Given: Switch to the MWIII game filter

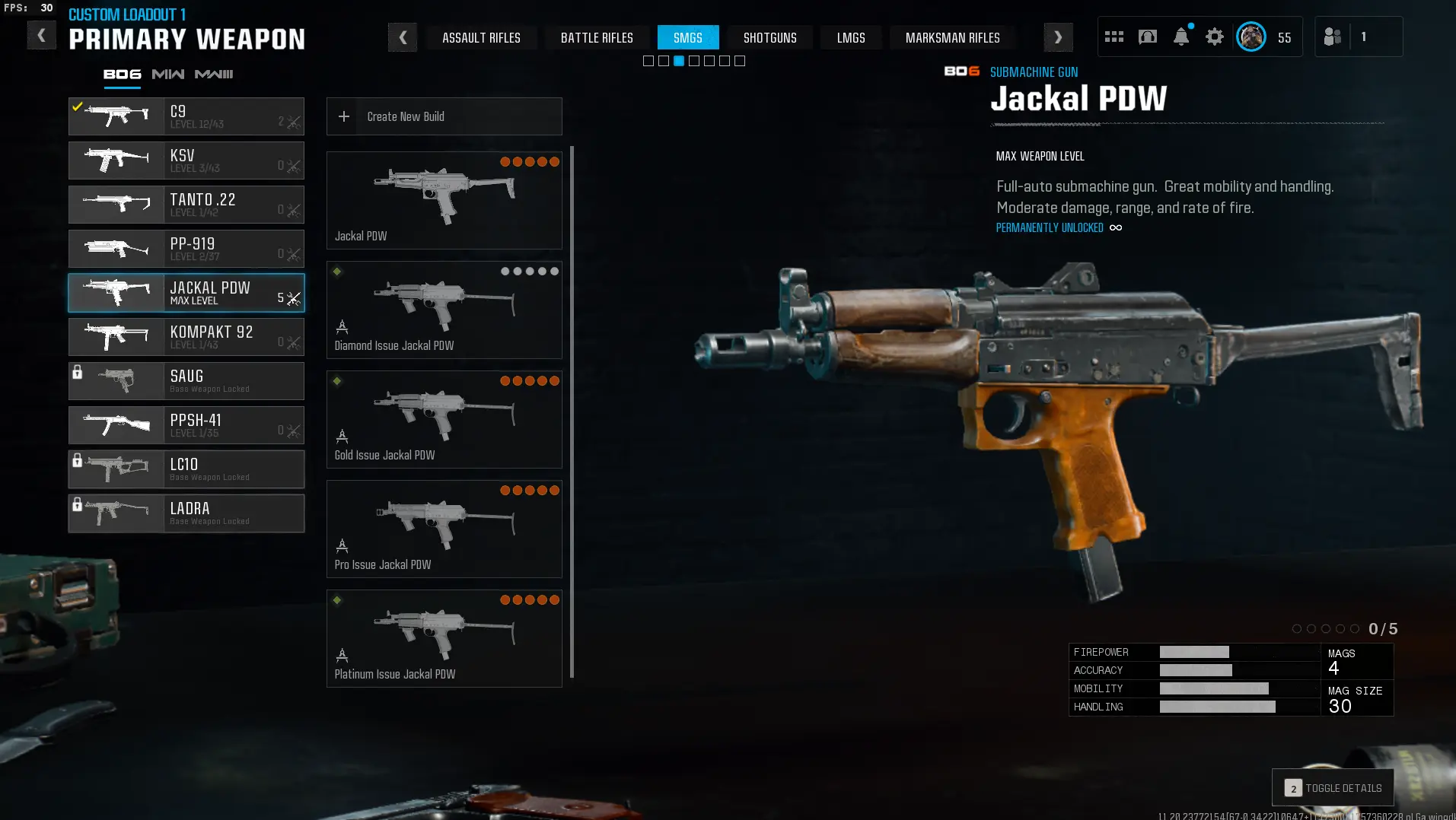Looking at the screenshot, I should (x=214, y=74).
